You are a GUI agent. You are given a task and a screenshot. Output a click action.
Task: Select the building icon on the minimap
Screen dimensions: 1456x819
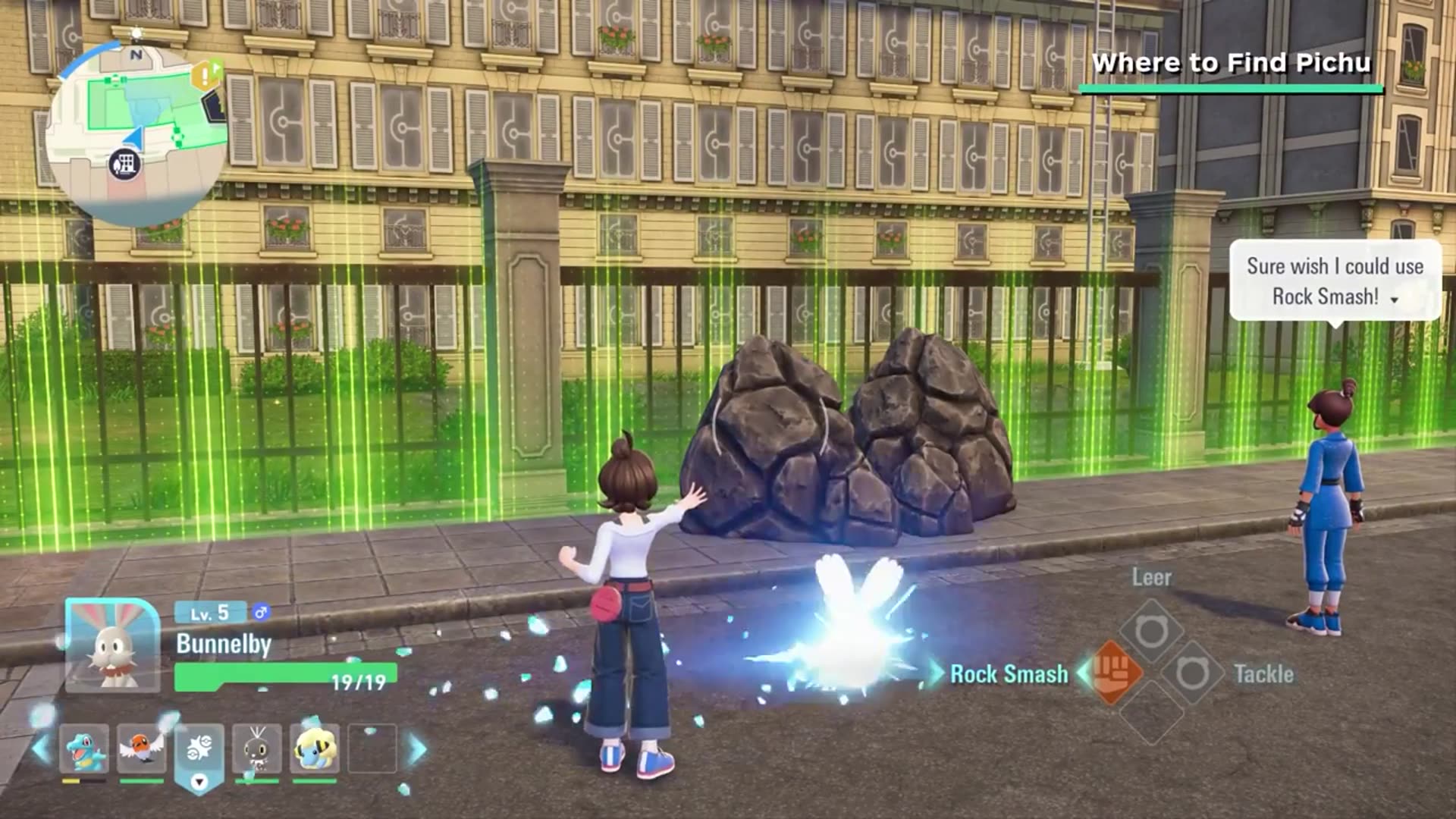click(x=125, y=164)
